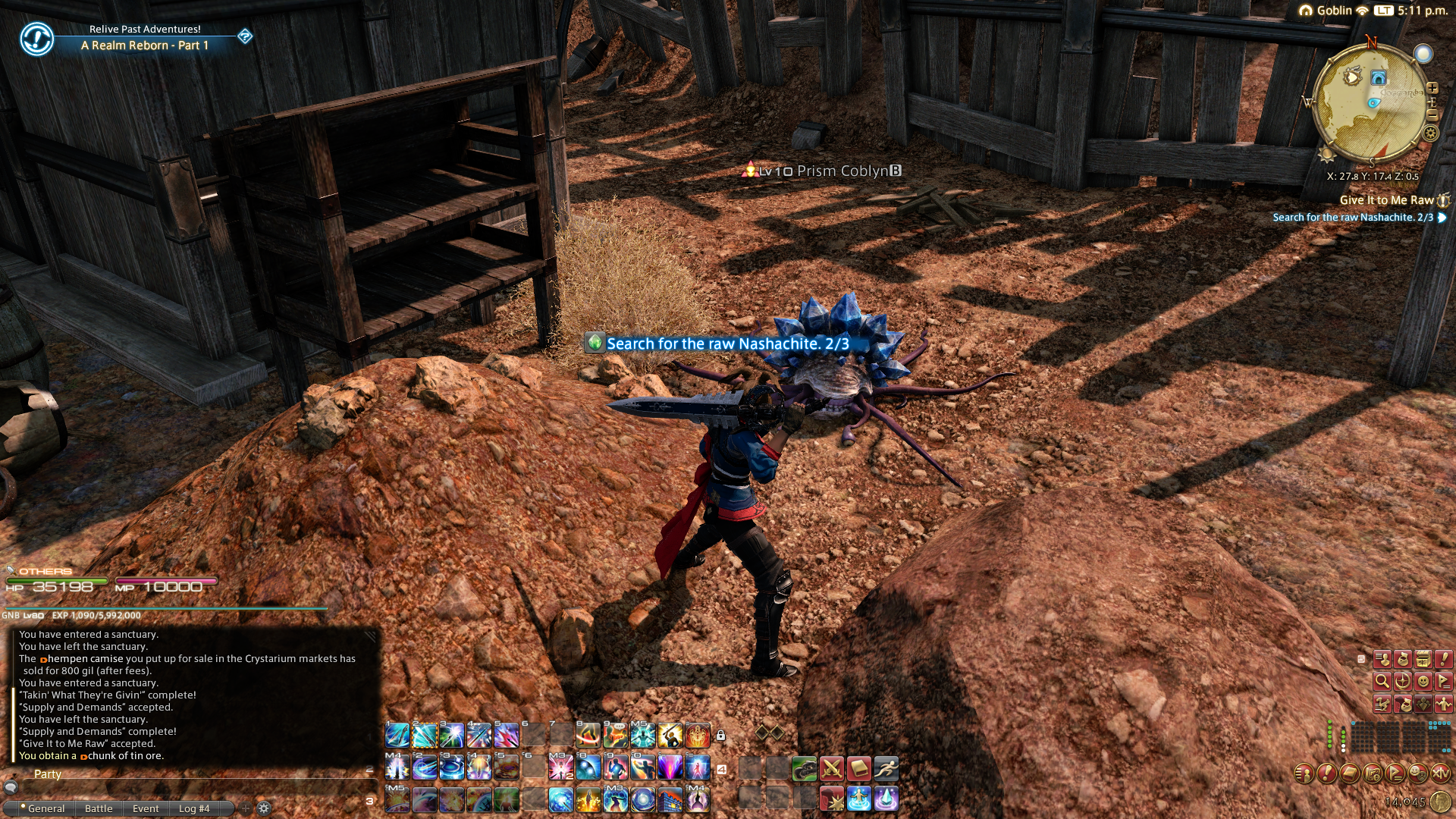This screenshot has width=1456, height=819.
Task: Zoom out the minimap with the minus button
Action: pos(1432,115)
